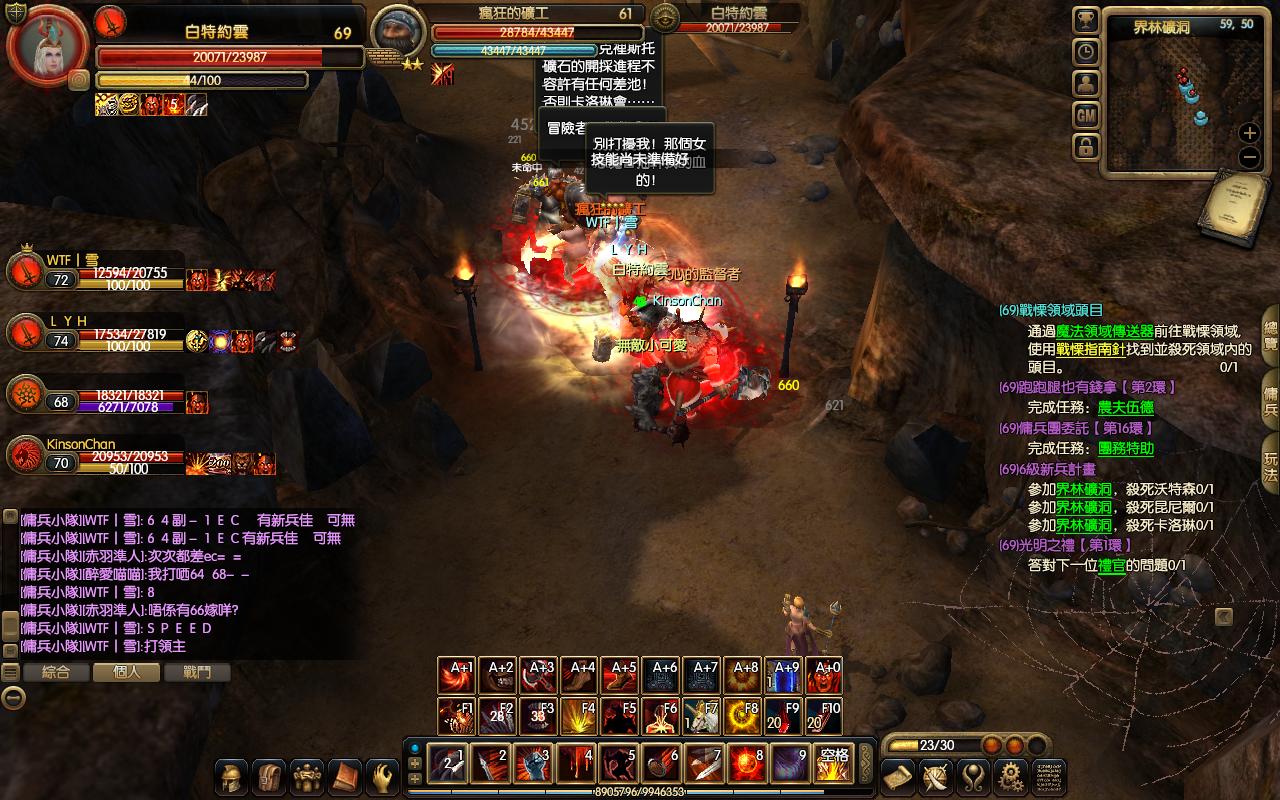Zoom in the minimap with plus button

[1249, 133]
